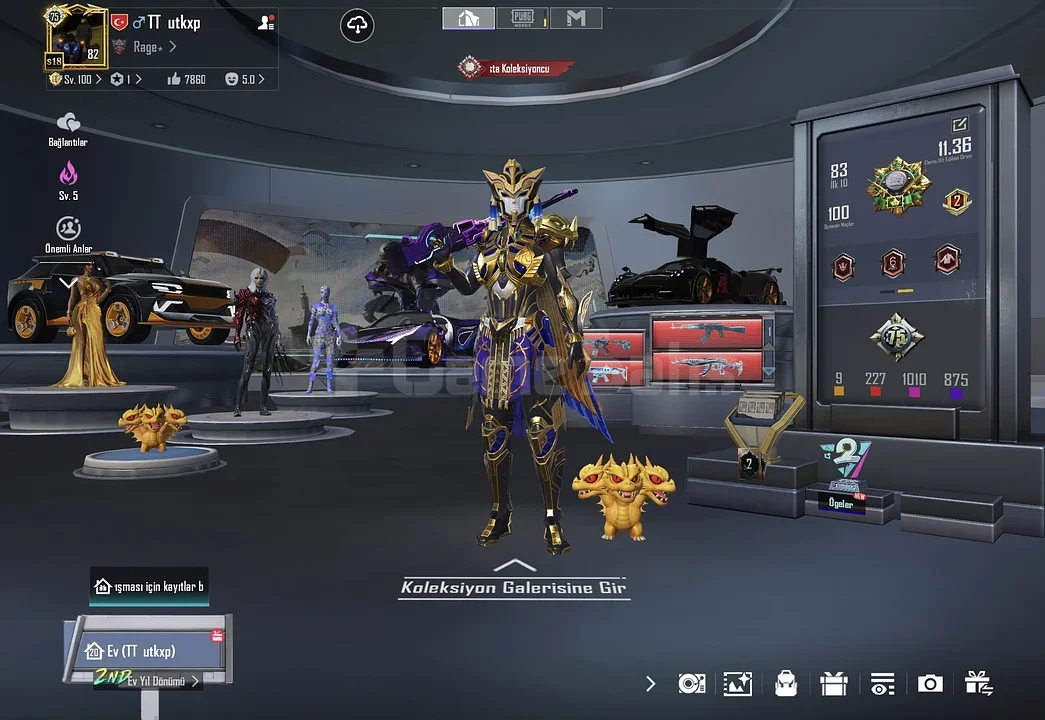Open Bağlantılar connections
This screenshot has height=720, width=1045.
tap(68, 128)
